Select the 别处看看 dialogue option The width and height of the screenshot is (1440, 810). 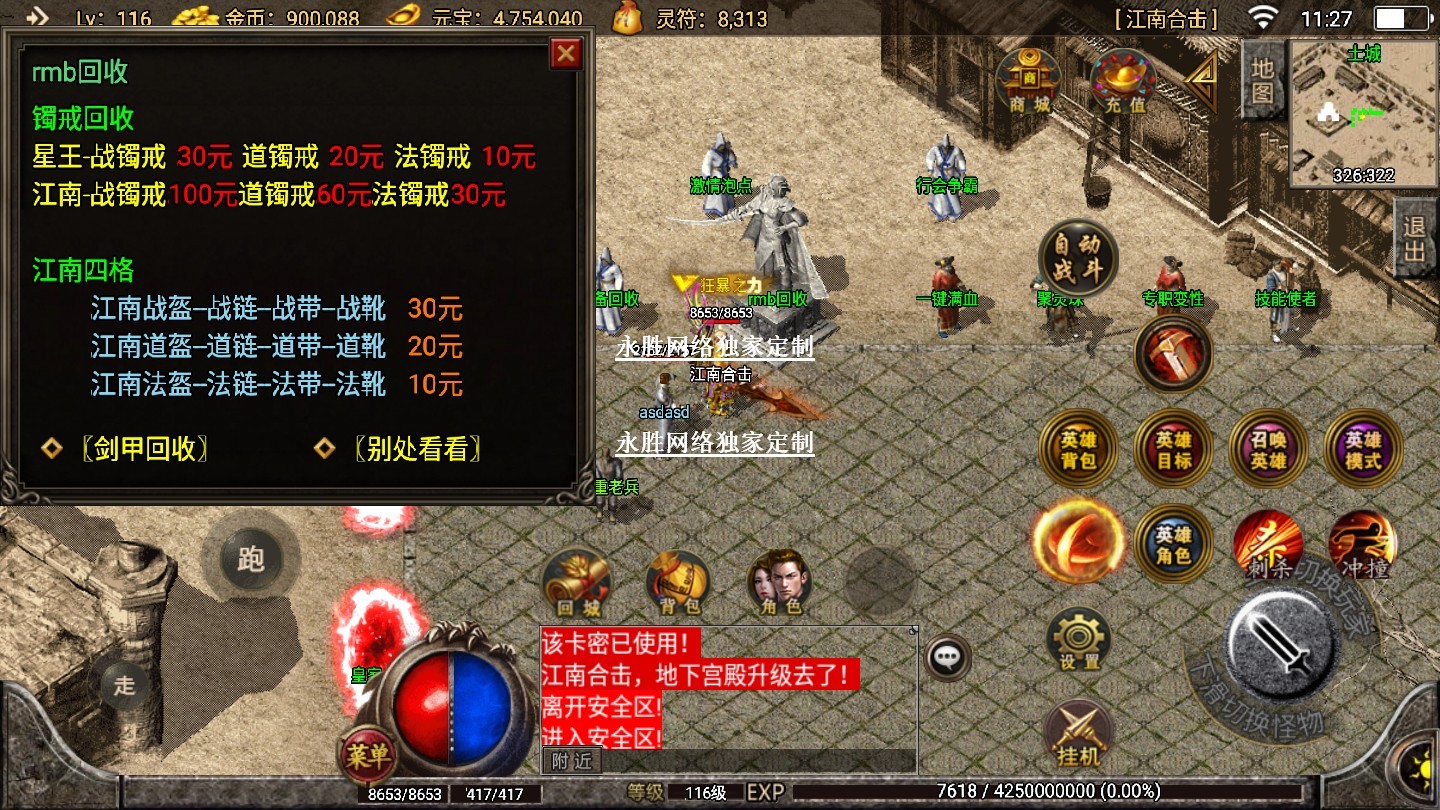click(416, 450)
